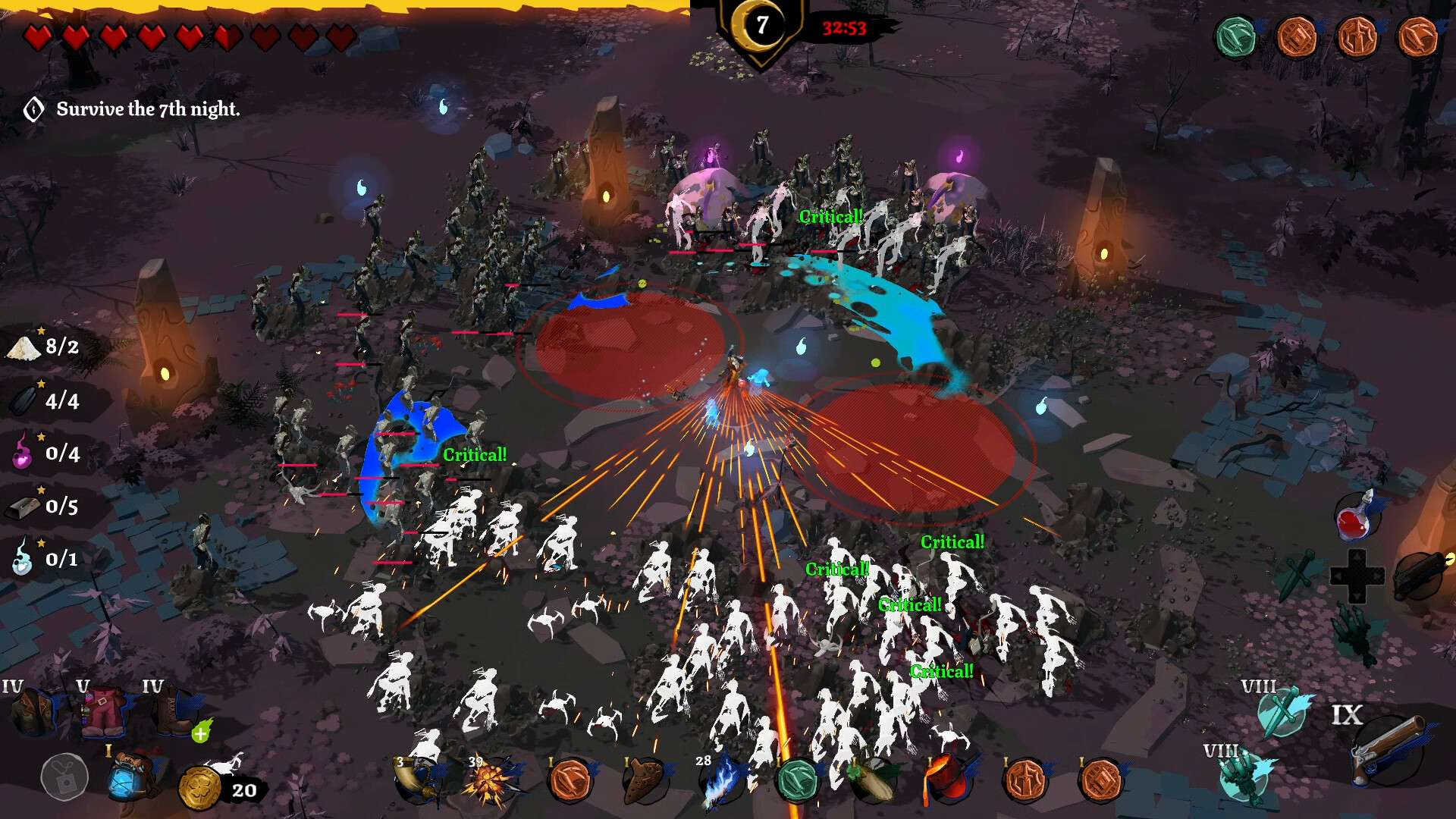This screenshot has width=1456, height=819.
Task: Click the 'Survive the 7th night' objective
Action: click(147, 109)
